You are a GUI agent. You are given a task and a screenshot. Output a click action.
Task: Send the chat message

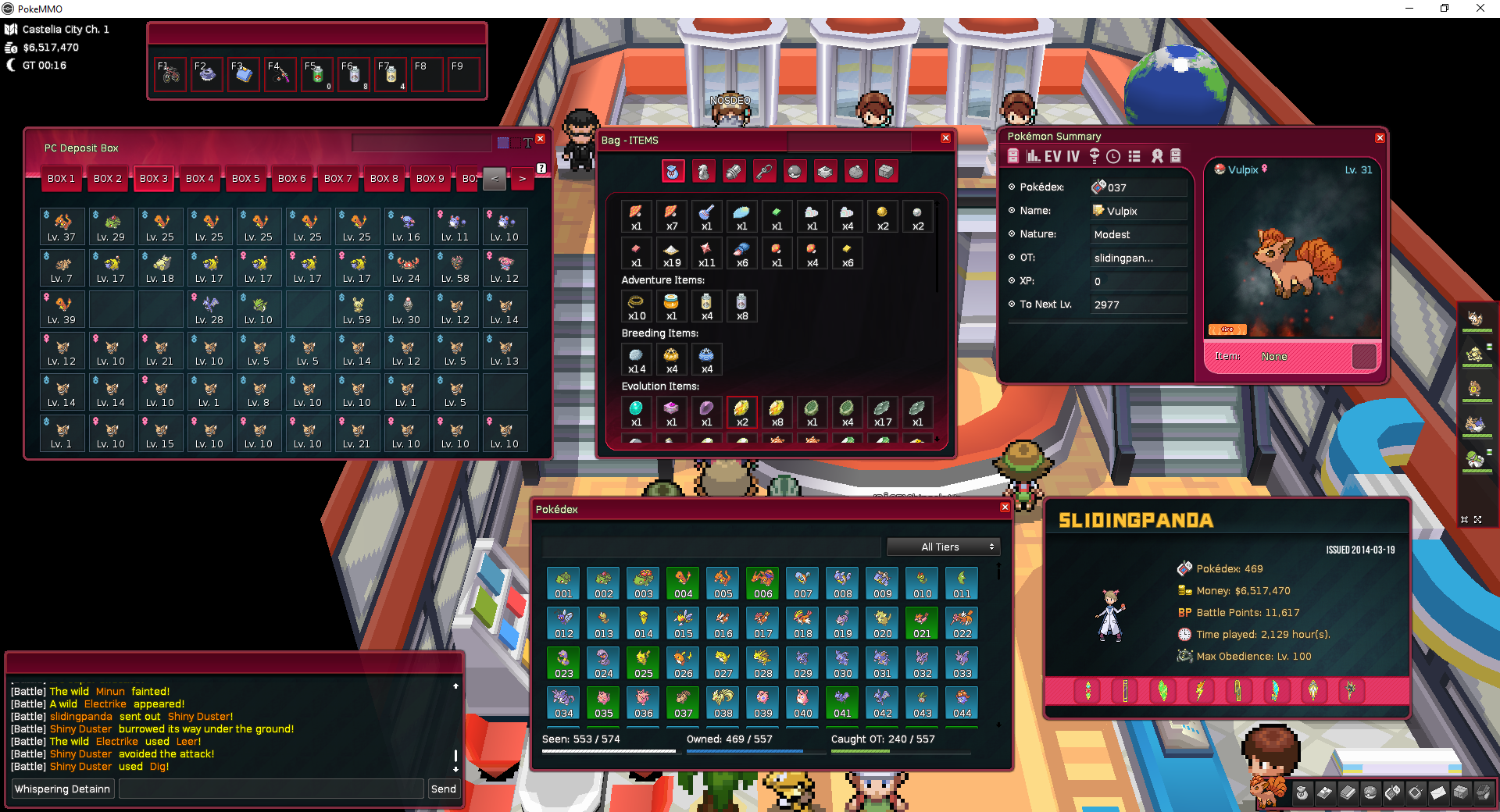[443, 789]
